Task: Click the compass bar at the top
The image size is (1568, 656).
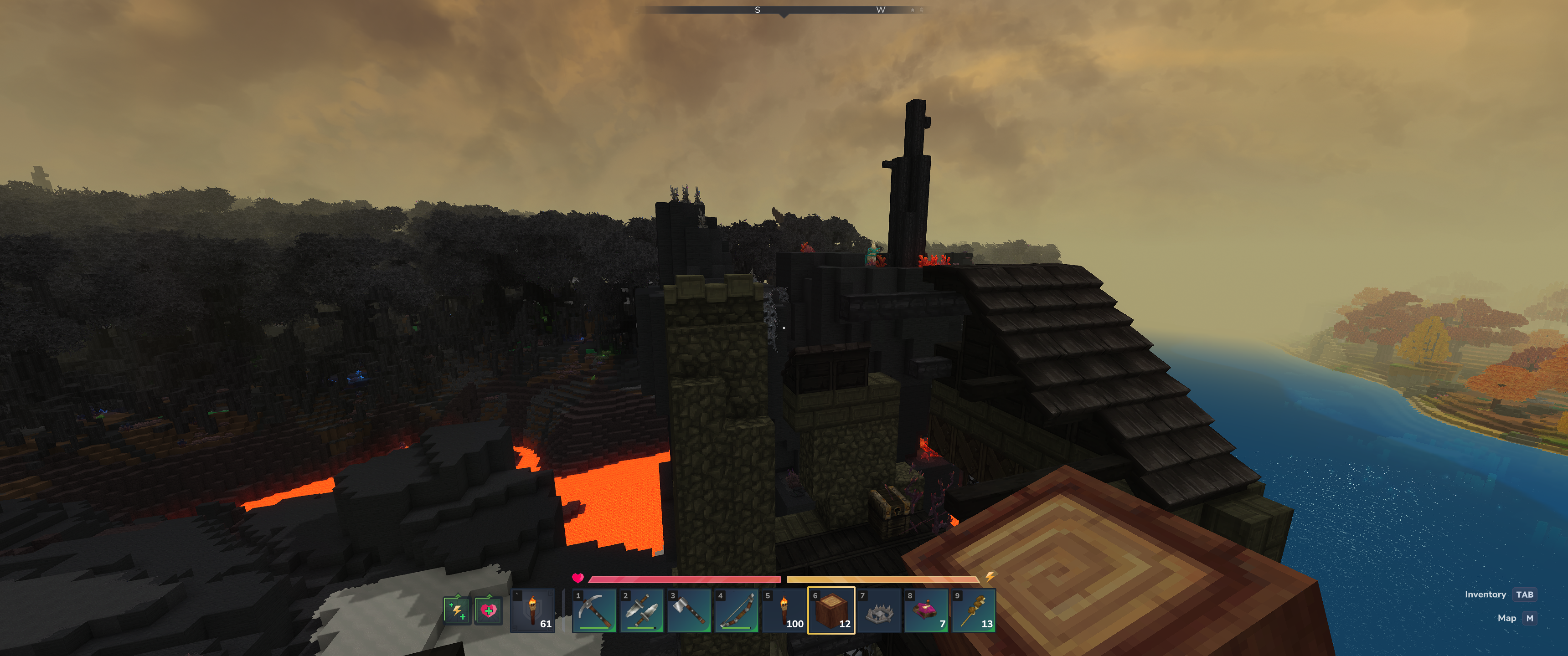Action: pos(784,10)
